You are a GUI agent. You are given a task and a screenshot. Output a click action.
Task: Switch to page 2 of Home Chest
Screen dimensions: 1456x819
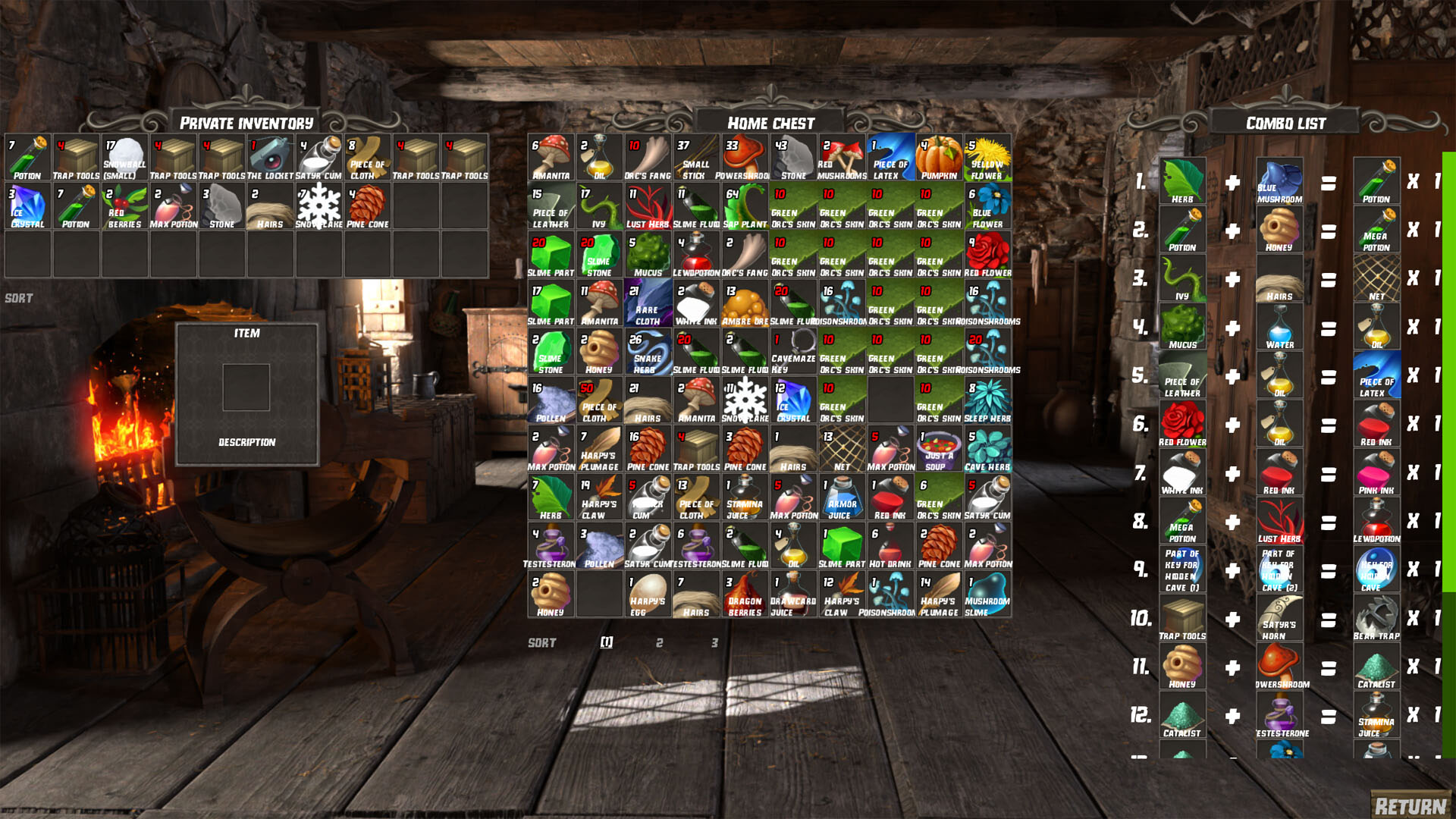tap(658, 642)
